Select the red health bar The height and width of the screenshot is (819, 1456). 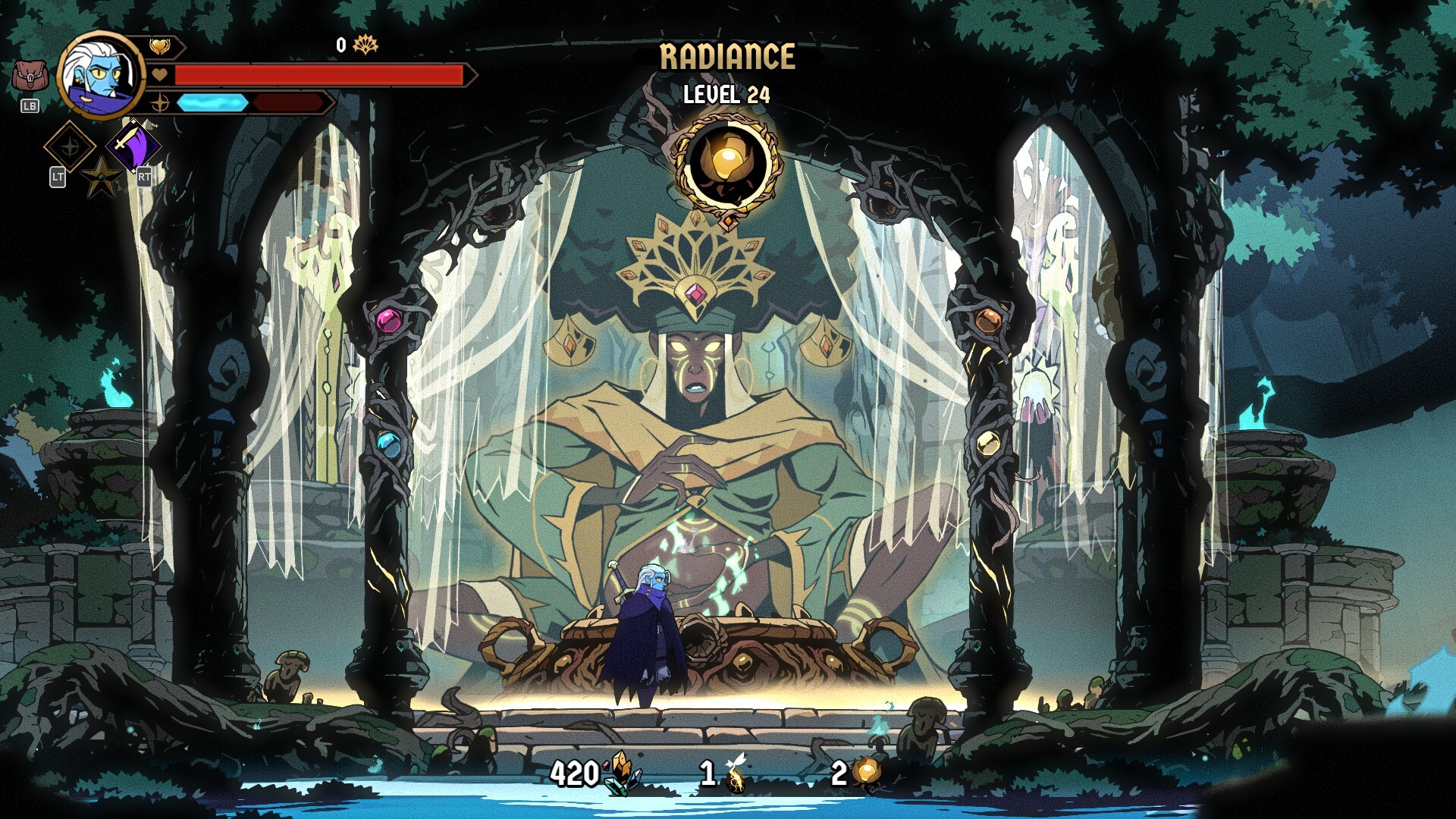coord(318,76)
